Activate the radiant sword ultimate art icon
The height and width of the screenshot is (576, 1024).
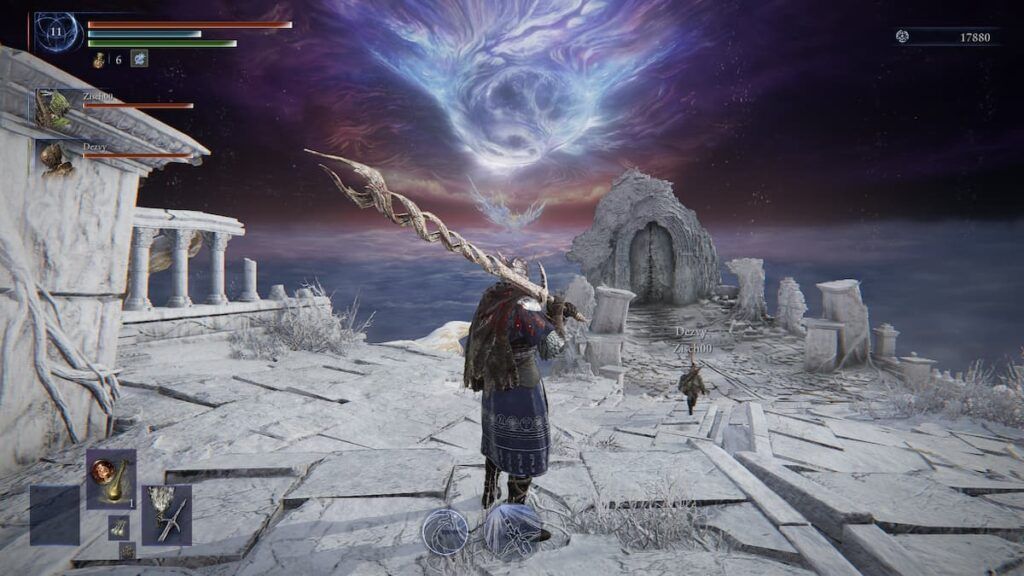pyautogui.click(x=512, y=530)
